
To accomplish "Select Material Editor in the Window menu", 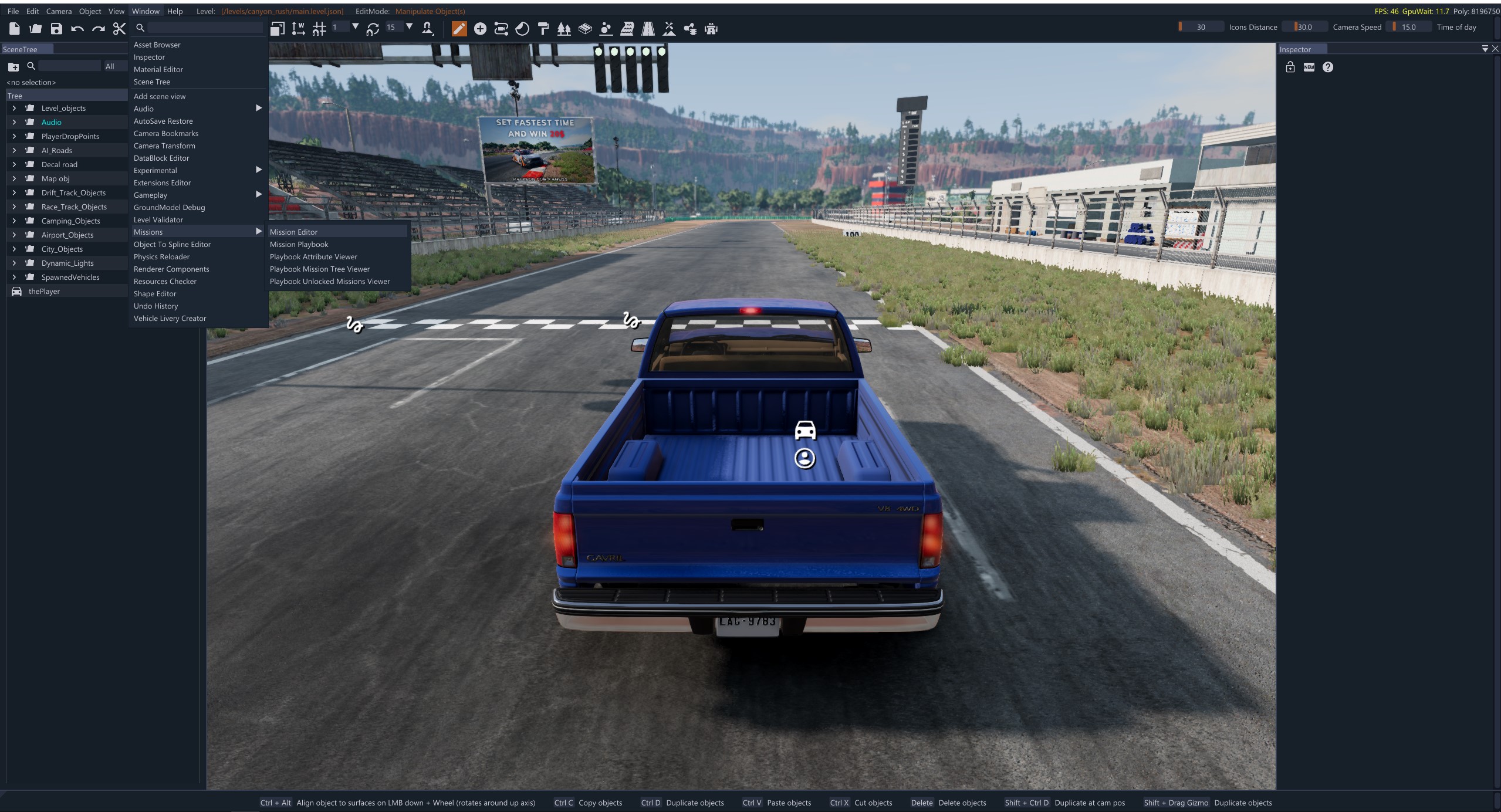I will point(158,69).
